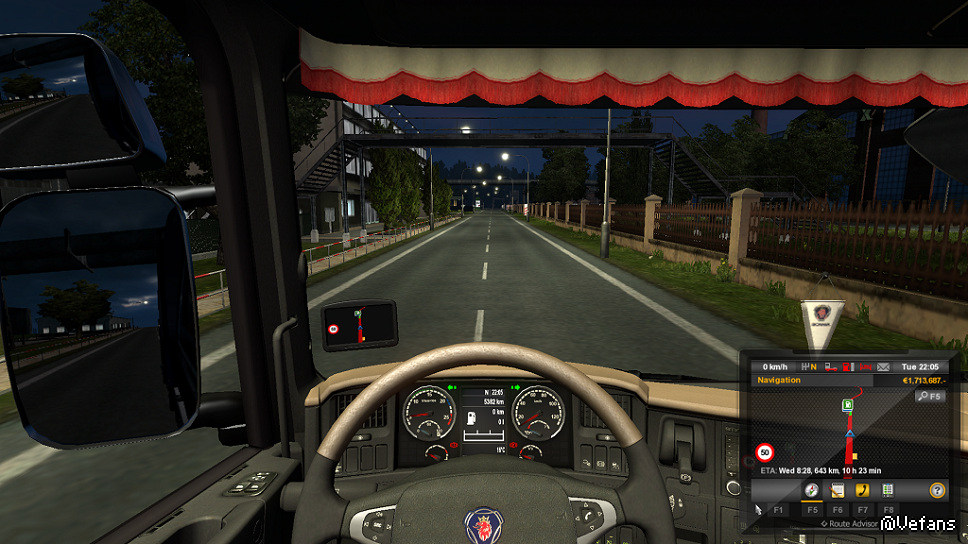Open the mail envelope icon
The height and width of the screenshot is (544, 968).
(883, 367)
